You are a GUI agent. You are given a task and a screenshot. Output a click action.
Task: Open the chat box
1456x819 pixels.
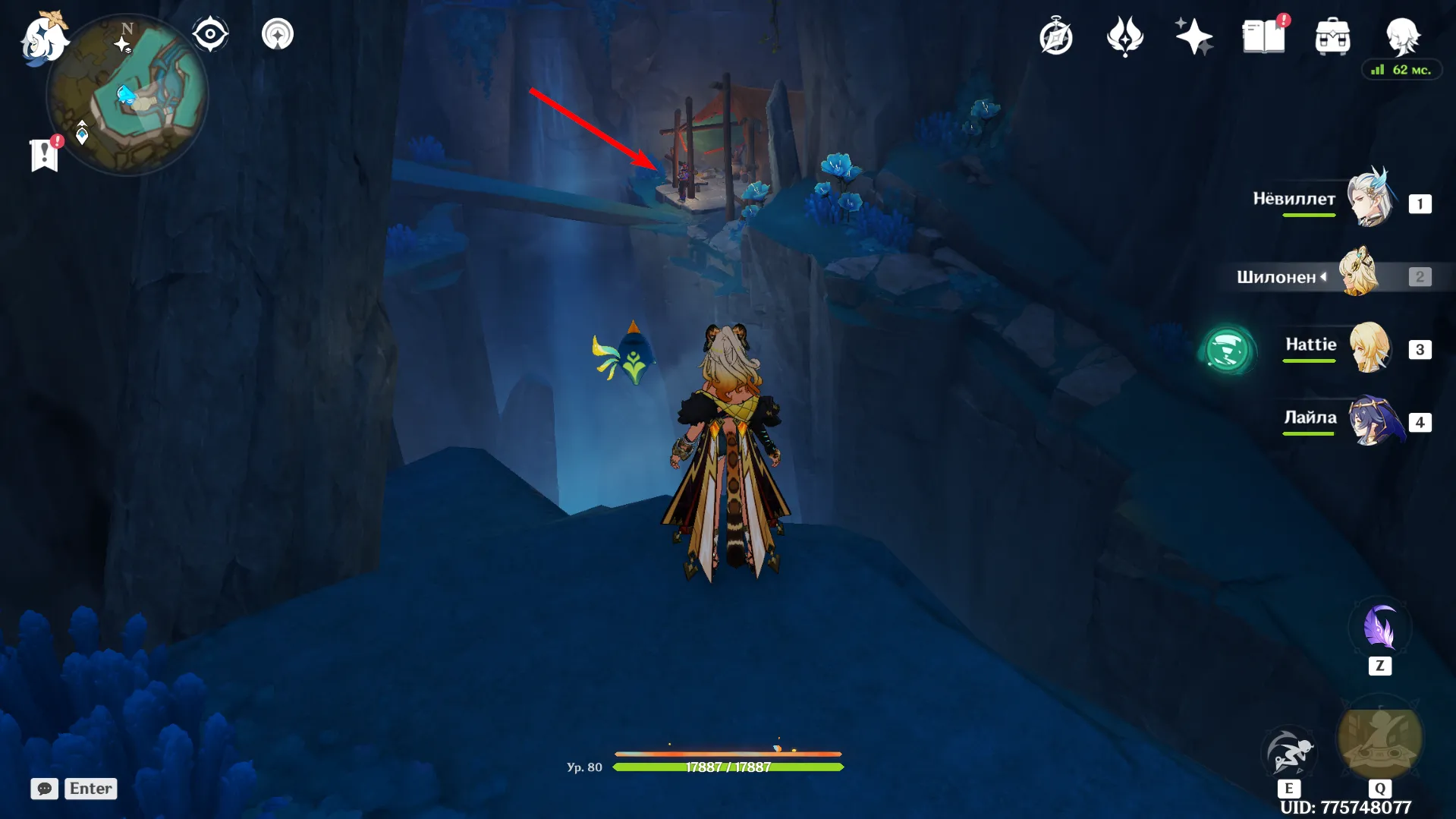(74, 789)
